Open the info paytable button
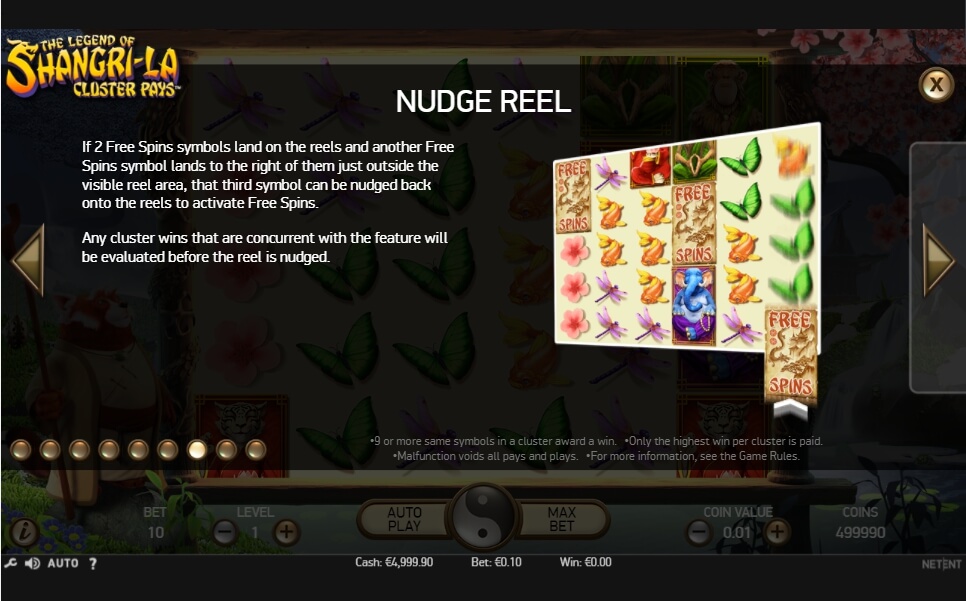Screen dimensions: 966x601 tap(22, 532)
